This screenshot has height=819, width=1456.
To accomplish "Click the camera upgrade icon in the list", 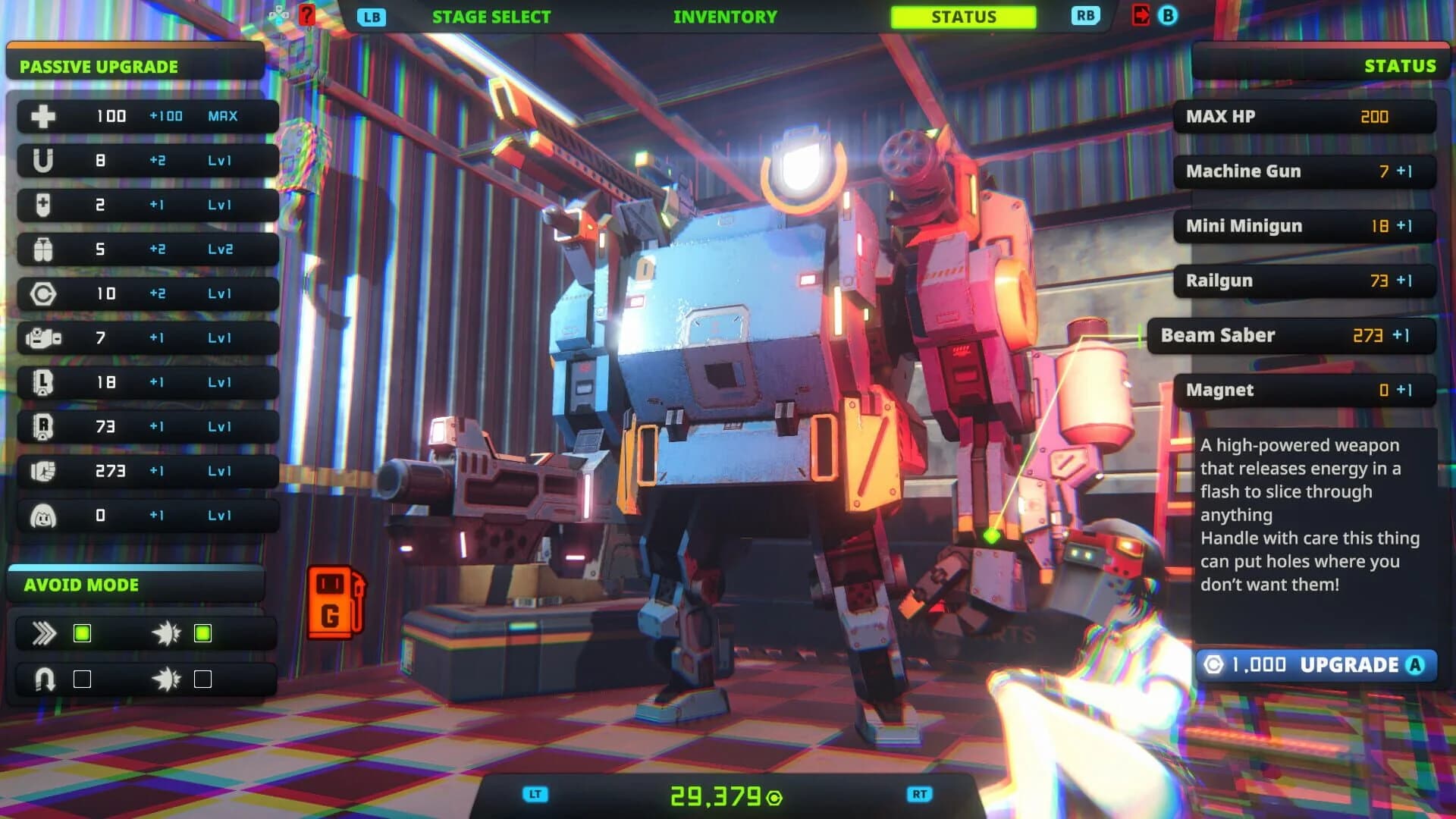I will pyautogui.click(x=42, y=337).
